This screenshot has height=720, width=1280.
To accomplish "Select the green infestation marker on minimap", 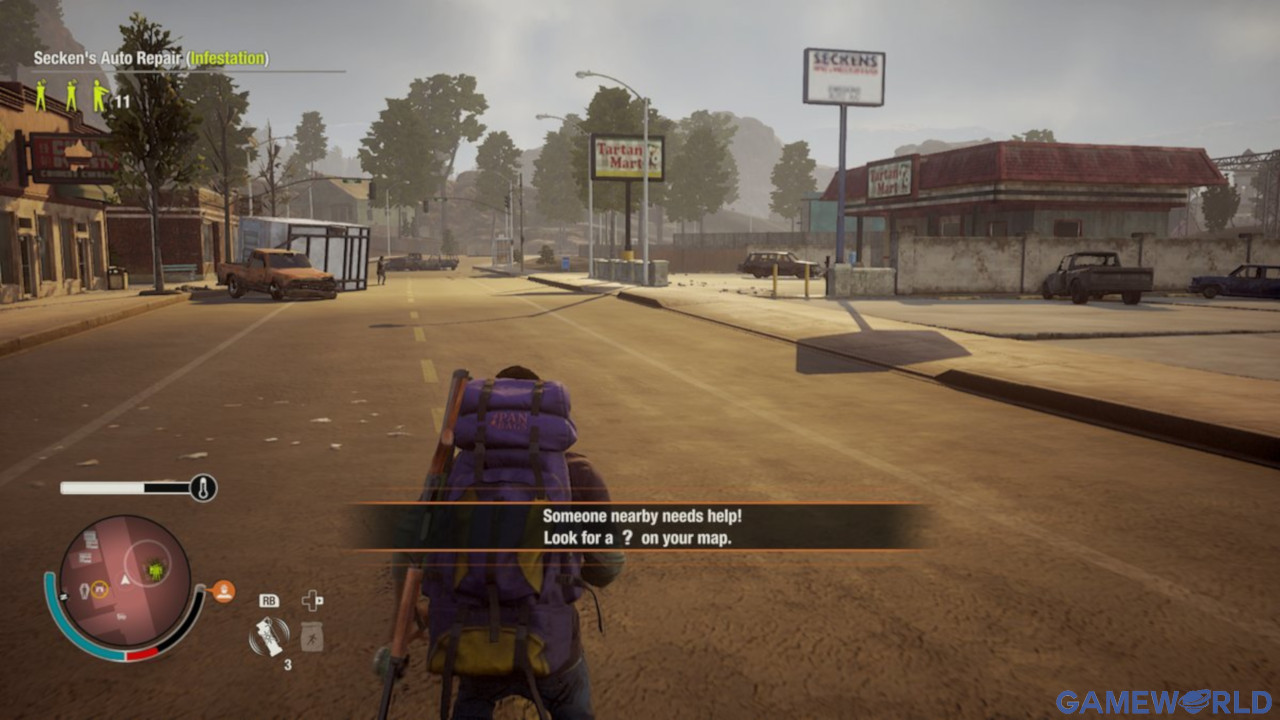I will coord(155,570).
